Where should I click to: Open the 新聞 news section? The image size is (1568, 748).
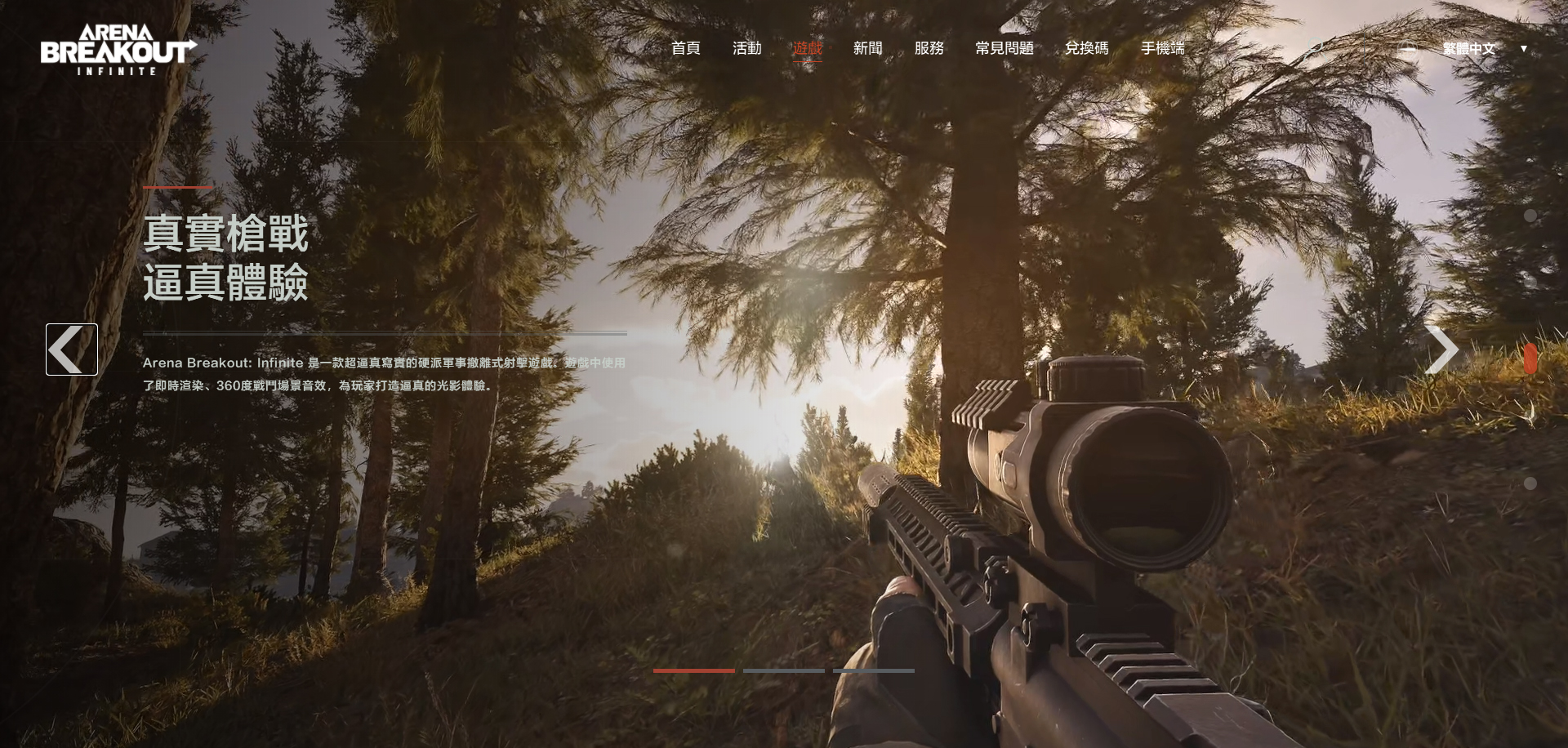(x=867, y=48)
